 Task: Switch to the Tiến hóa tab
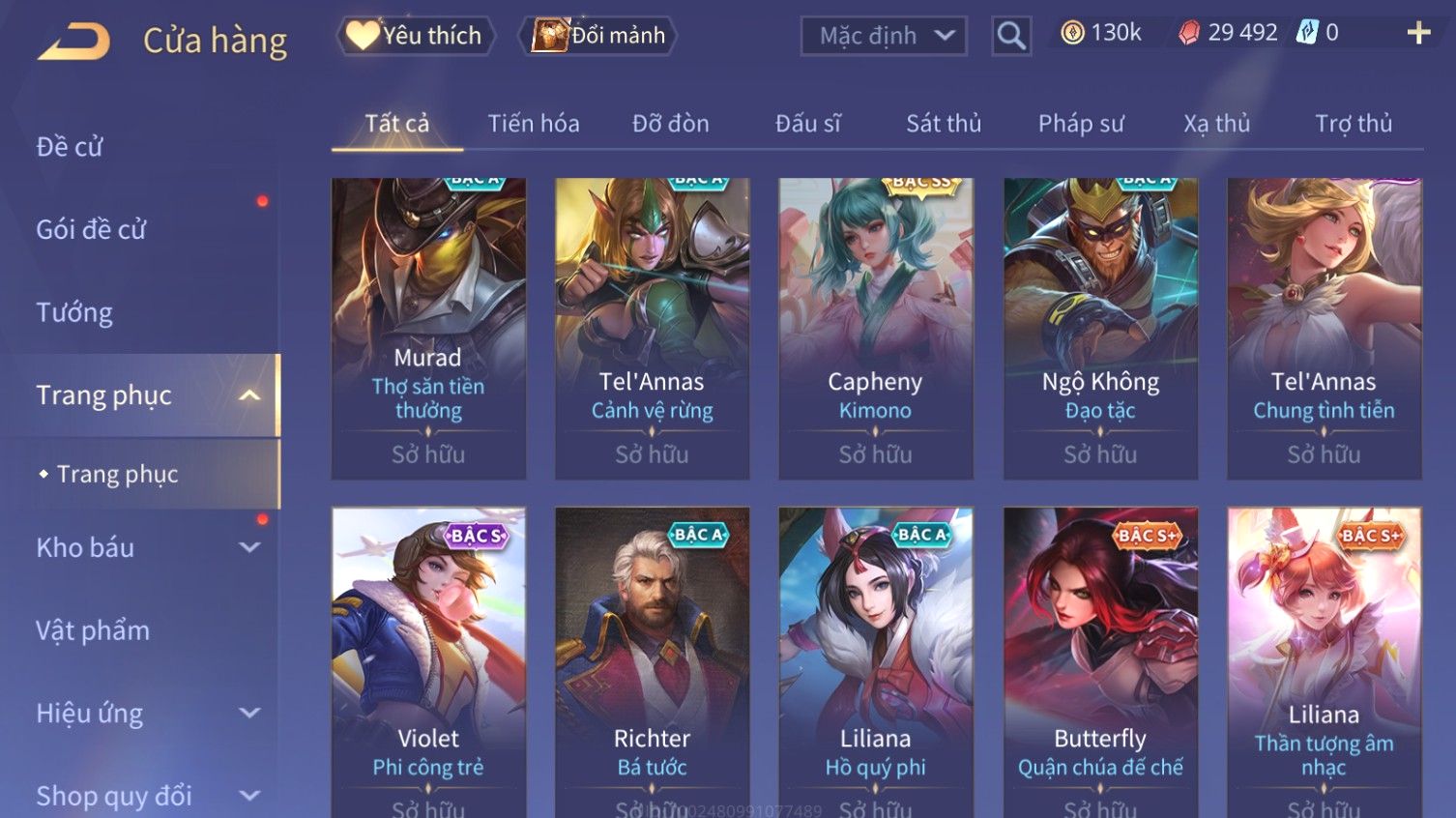tap(533, 124)
